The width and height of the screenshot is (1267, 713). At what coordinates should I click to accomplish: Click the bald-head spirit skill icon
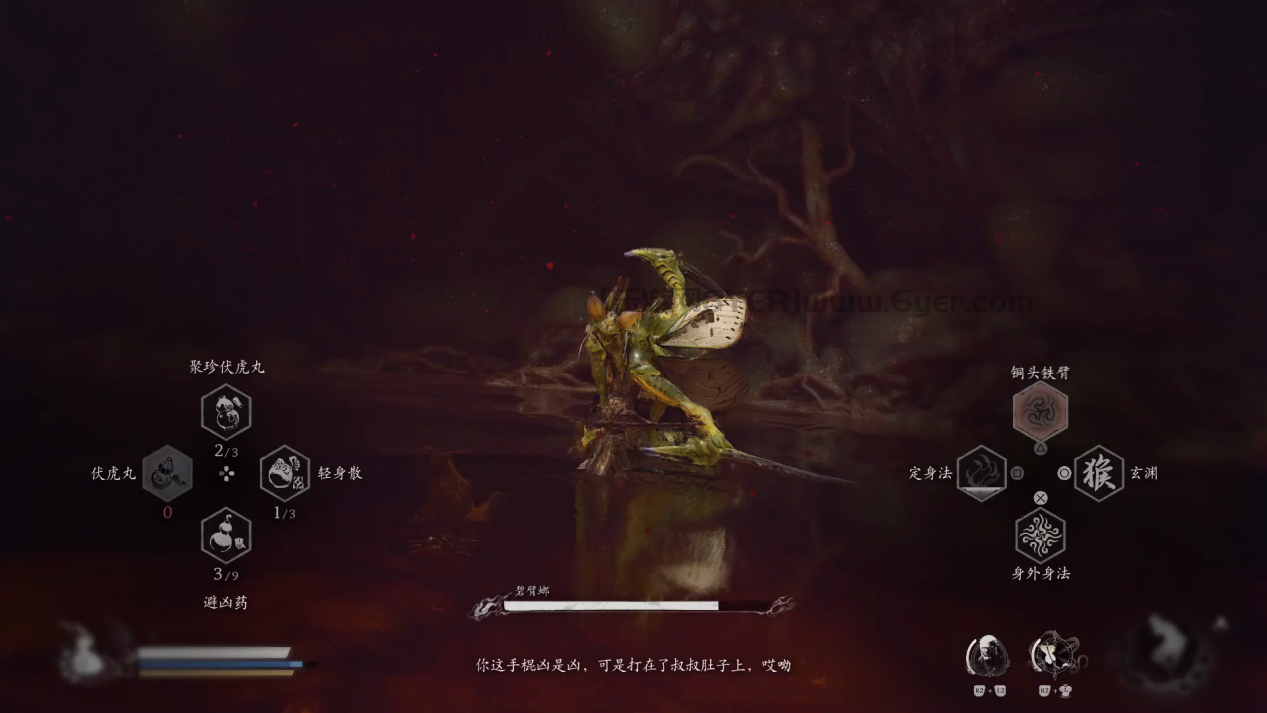coord(987,656)
